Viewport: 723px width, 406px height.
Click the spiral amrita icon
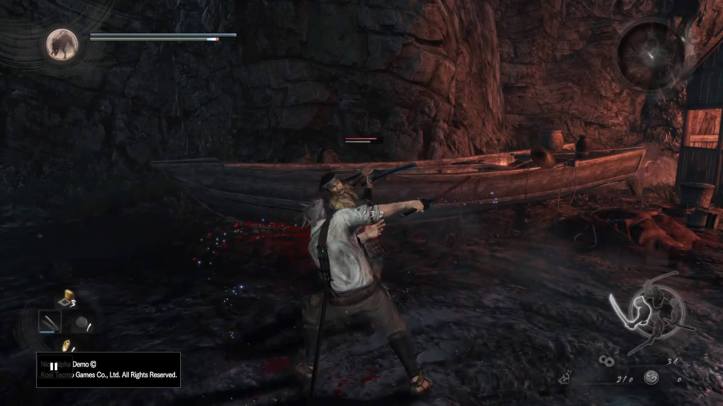click(x=651, y=377)
